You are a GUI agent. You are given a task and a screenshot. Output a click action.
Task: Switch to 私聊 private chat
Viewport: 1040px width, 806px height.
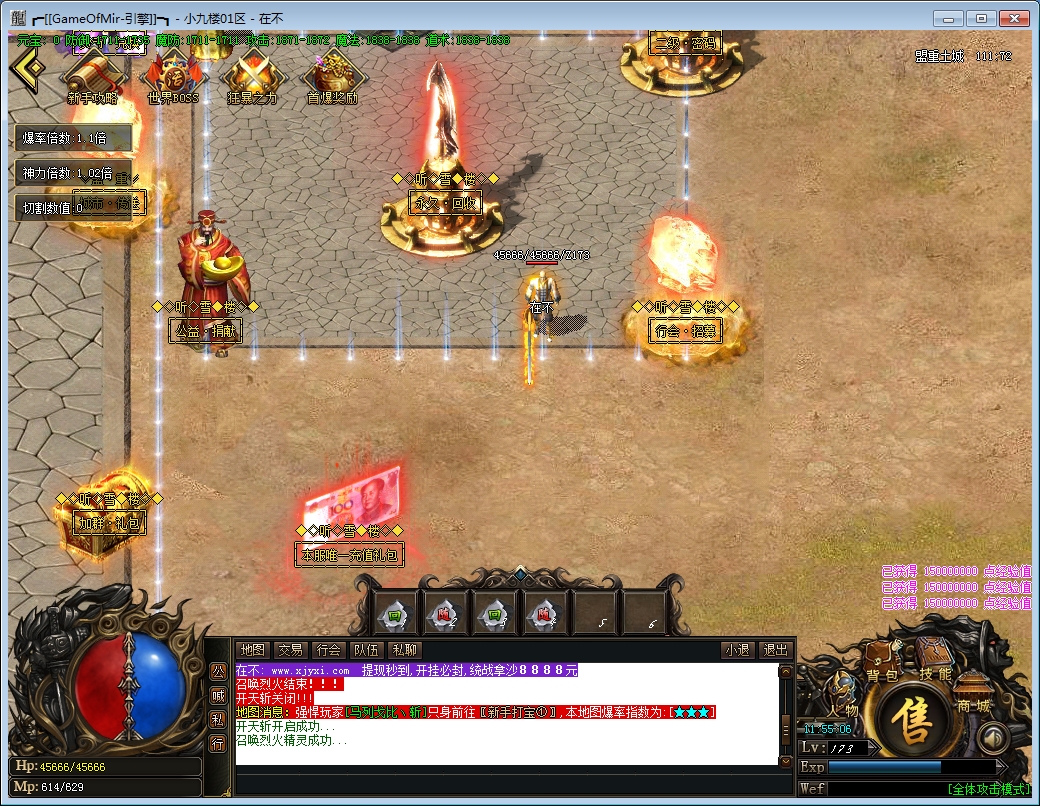tap(404, 650)
